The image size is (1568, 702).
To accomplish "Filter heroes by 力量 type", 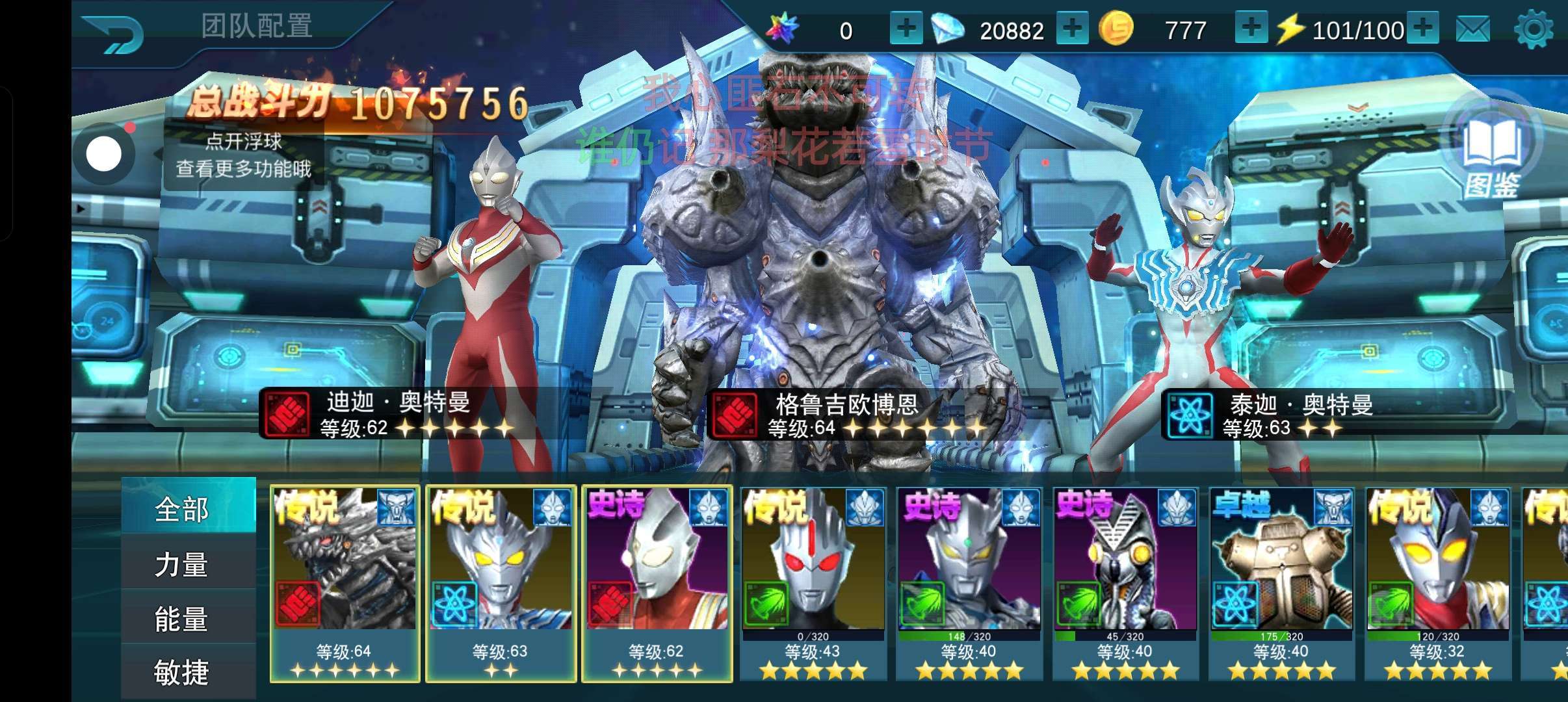I will click(x=181, y=564).
